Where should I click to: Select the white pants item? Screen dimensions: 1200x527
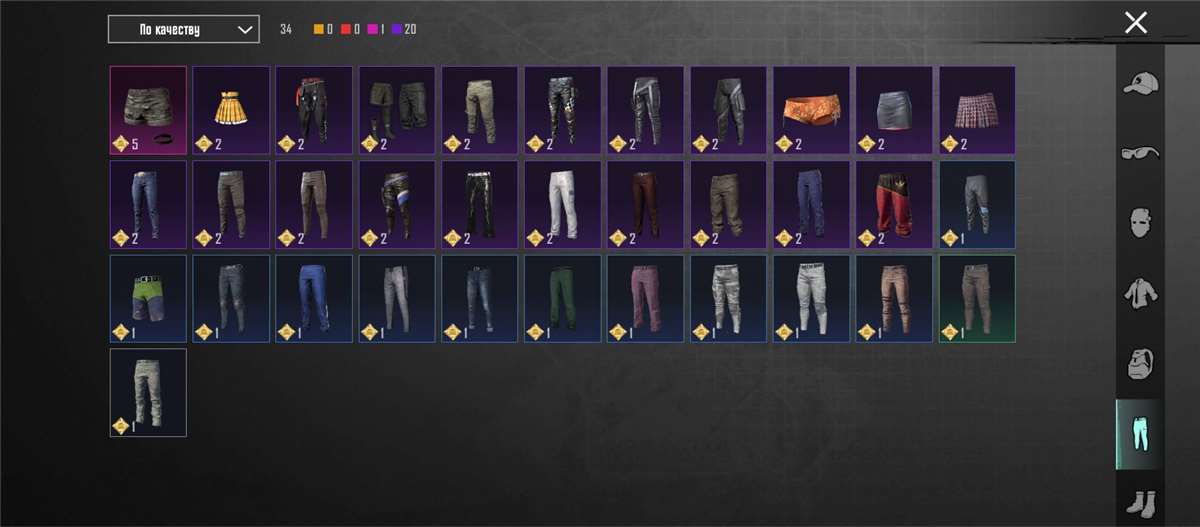tap(563, 203)
